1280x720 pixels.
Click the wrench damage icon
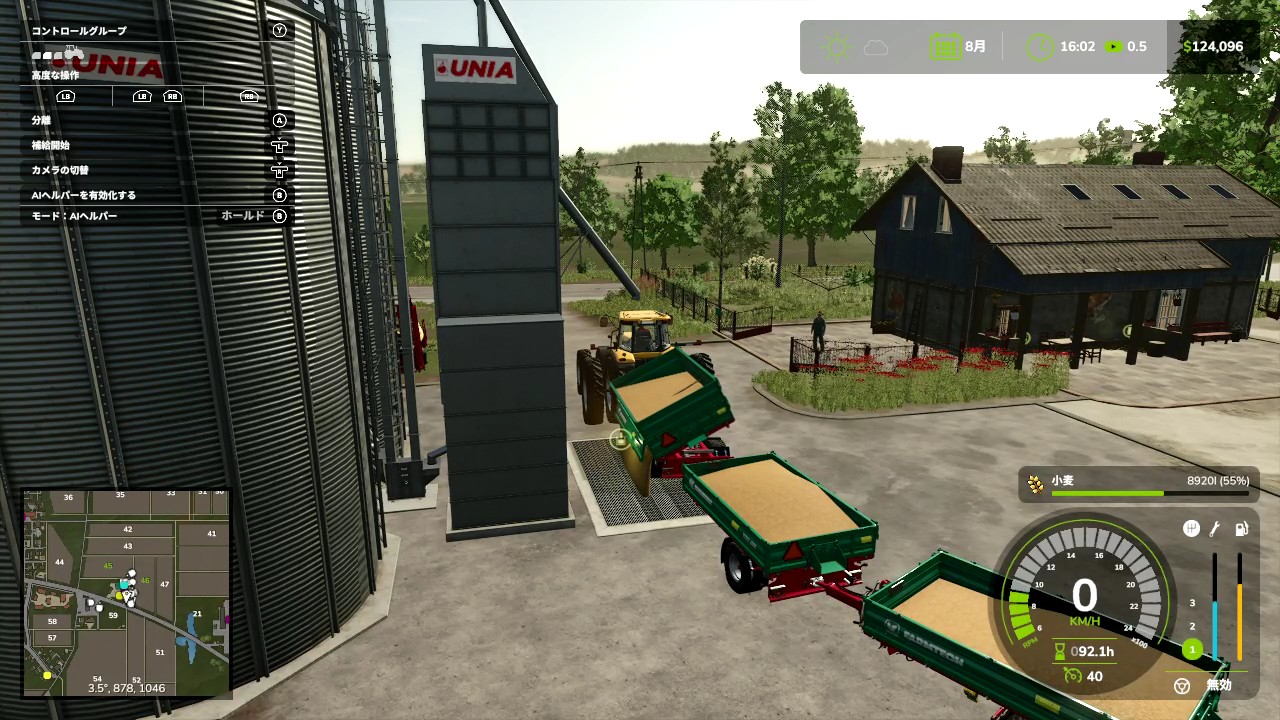point(1215,529)
